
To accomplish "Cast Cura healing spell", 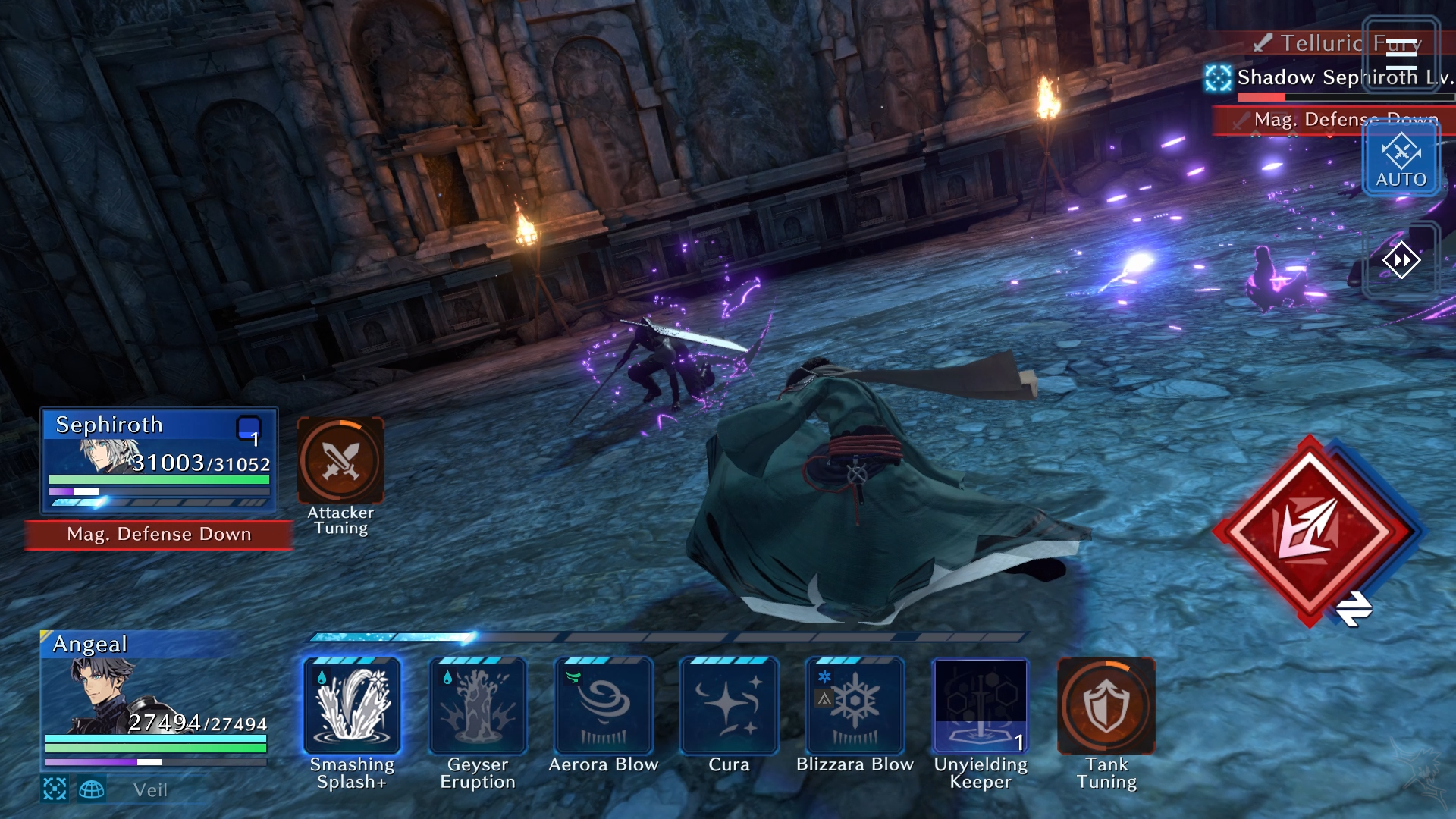I will pos(729,706).
